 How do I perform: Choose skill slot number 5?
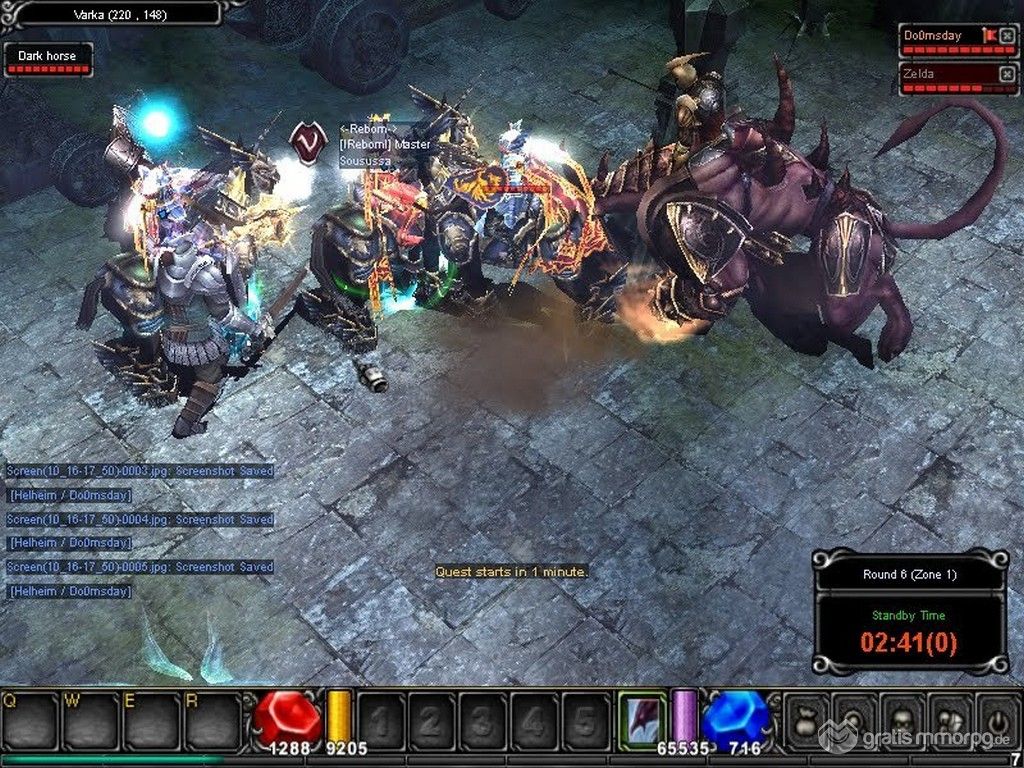click(x=584, y=717)
